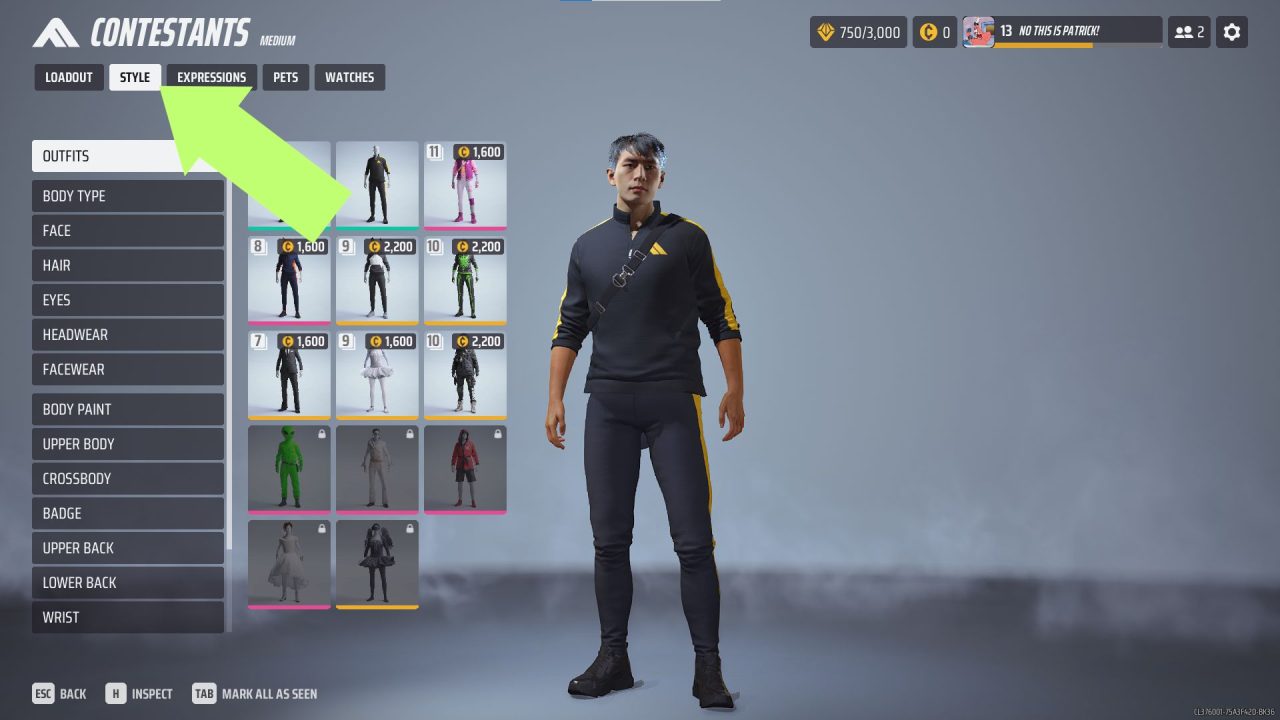Switch to the EXPRESSIONS tab
This screenshot has width=1280, height=720.
(211, 77)
